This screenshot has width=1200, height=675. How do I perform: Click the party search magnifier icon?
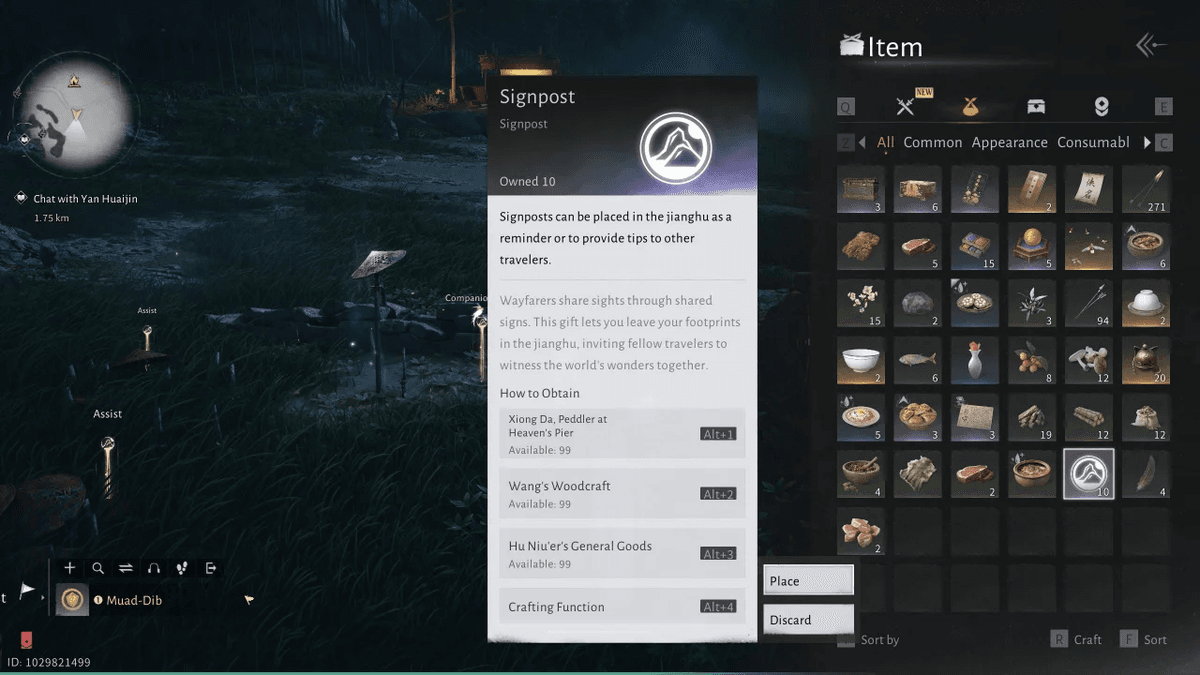(98, 568)
